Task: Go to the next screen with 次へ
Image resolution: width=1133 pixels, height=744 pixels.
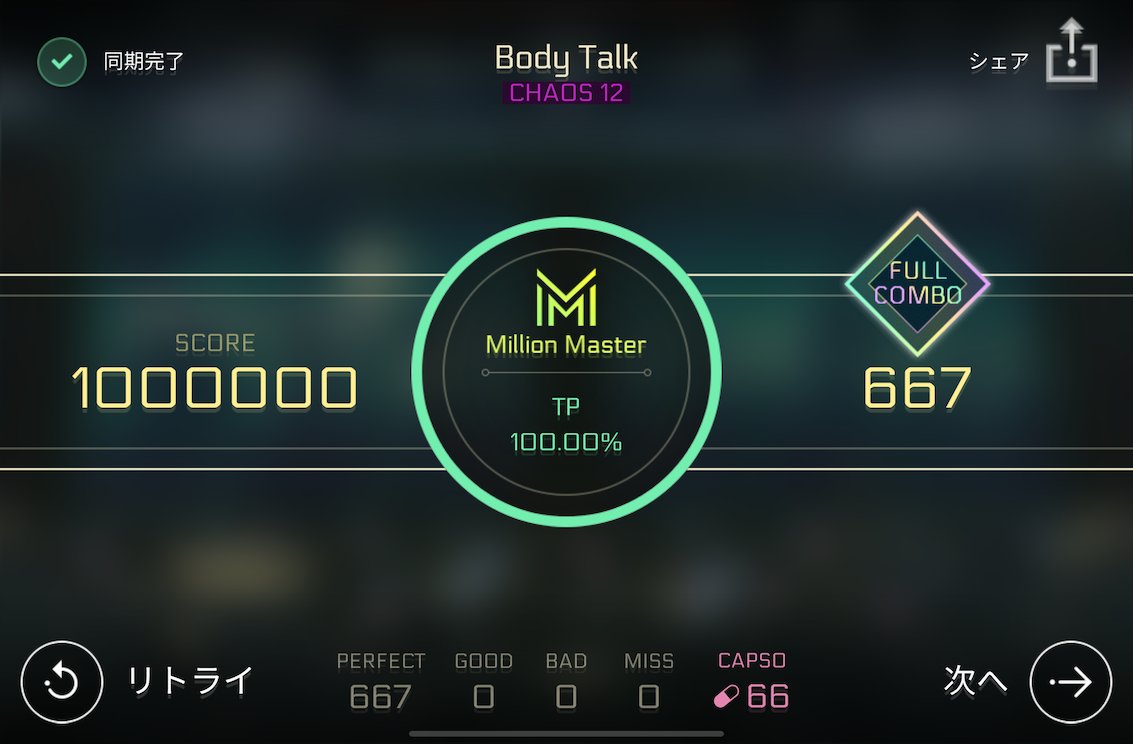Action: [1070, 682]
